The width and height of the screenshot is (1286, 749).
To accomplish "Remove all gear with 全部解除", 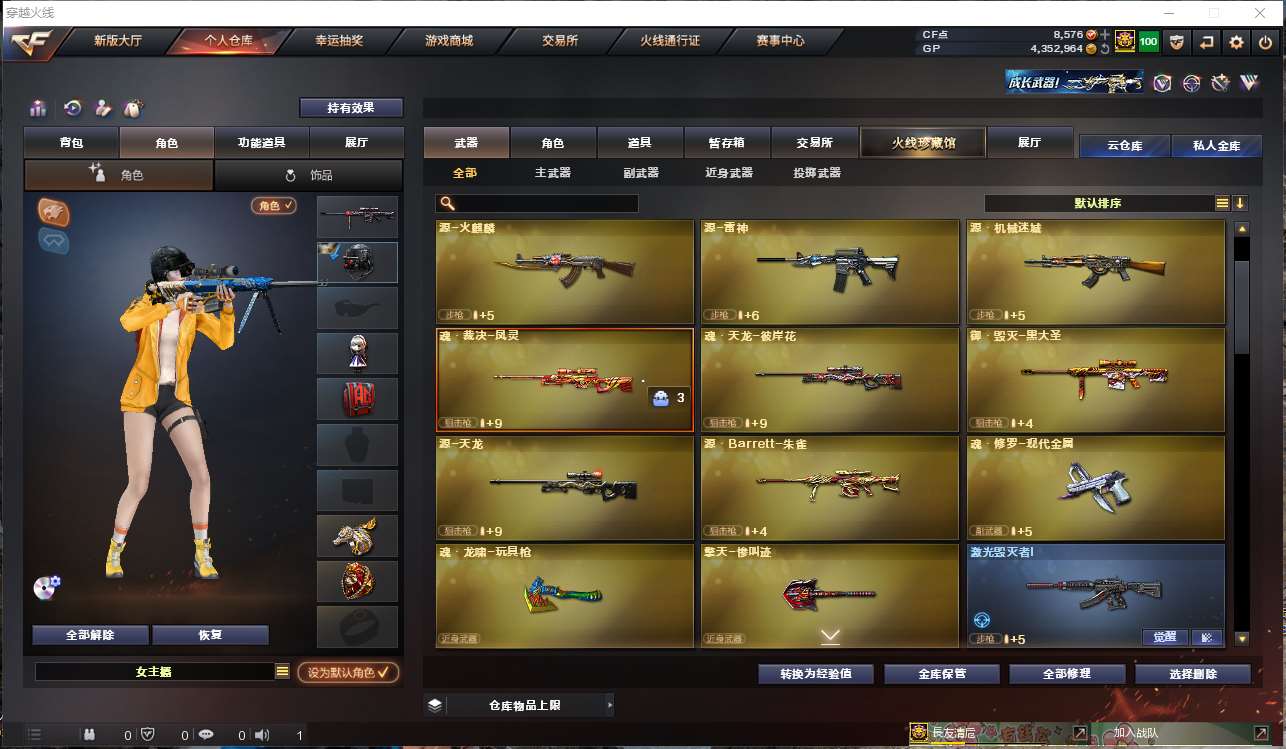I will 90,635.
